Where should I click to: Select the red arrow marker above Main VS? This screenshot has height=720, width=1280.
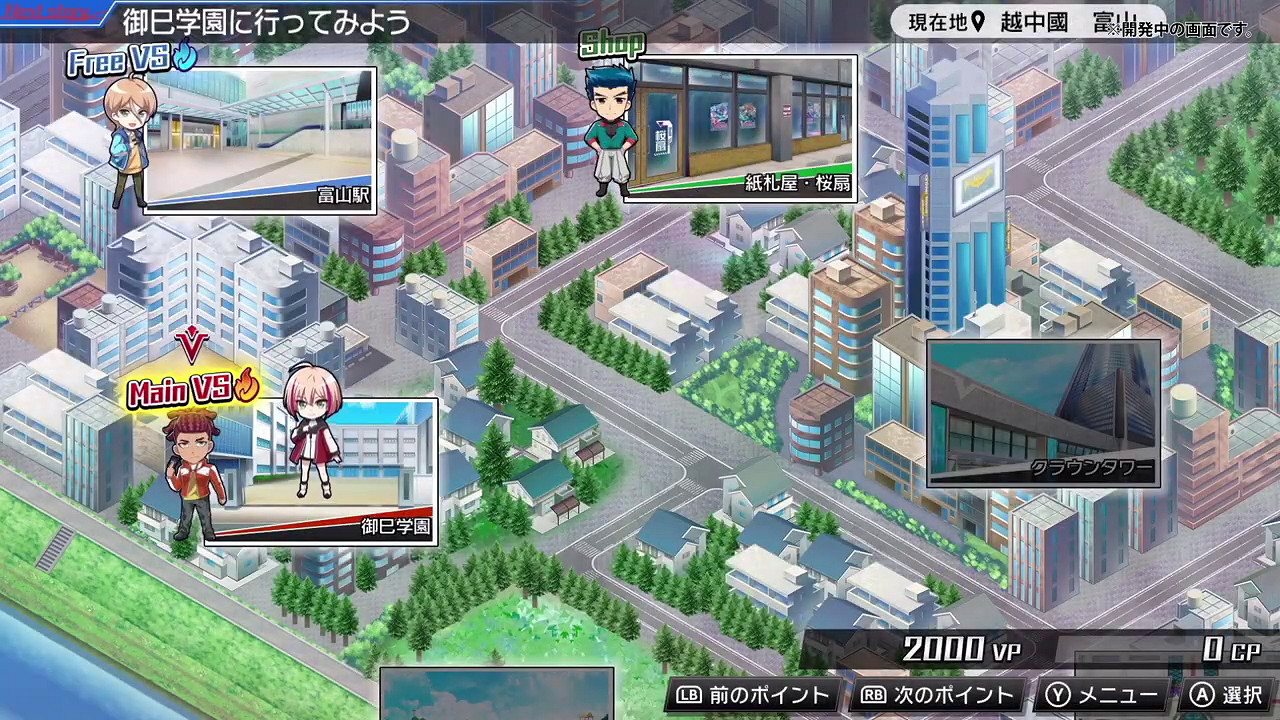point(193,345)
